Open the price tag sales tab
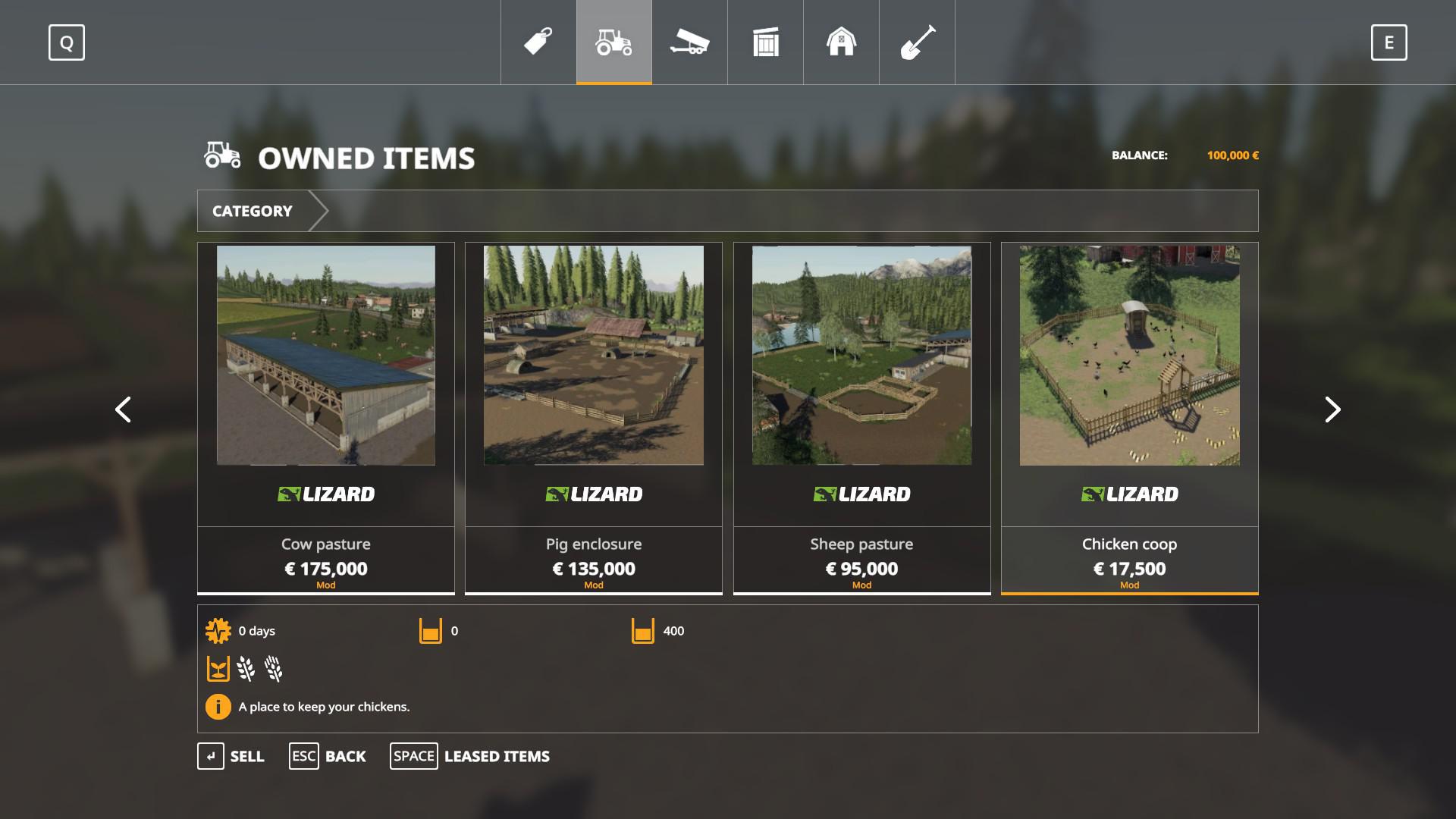 [x=538, y=42]
